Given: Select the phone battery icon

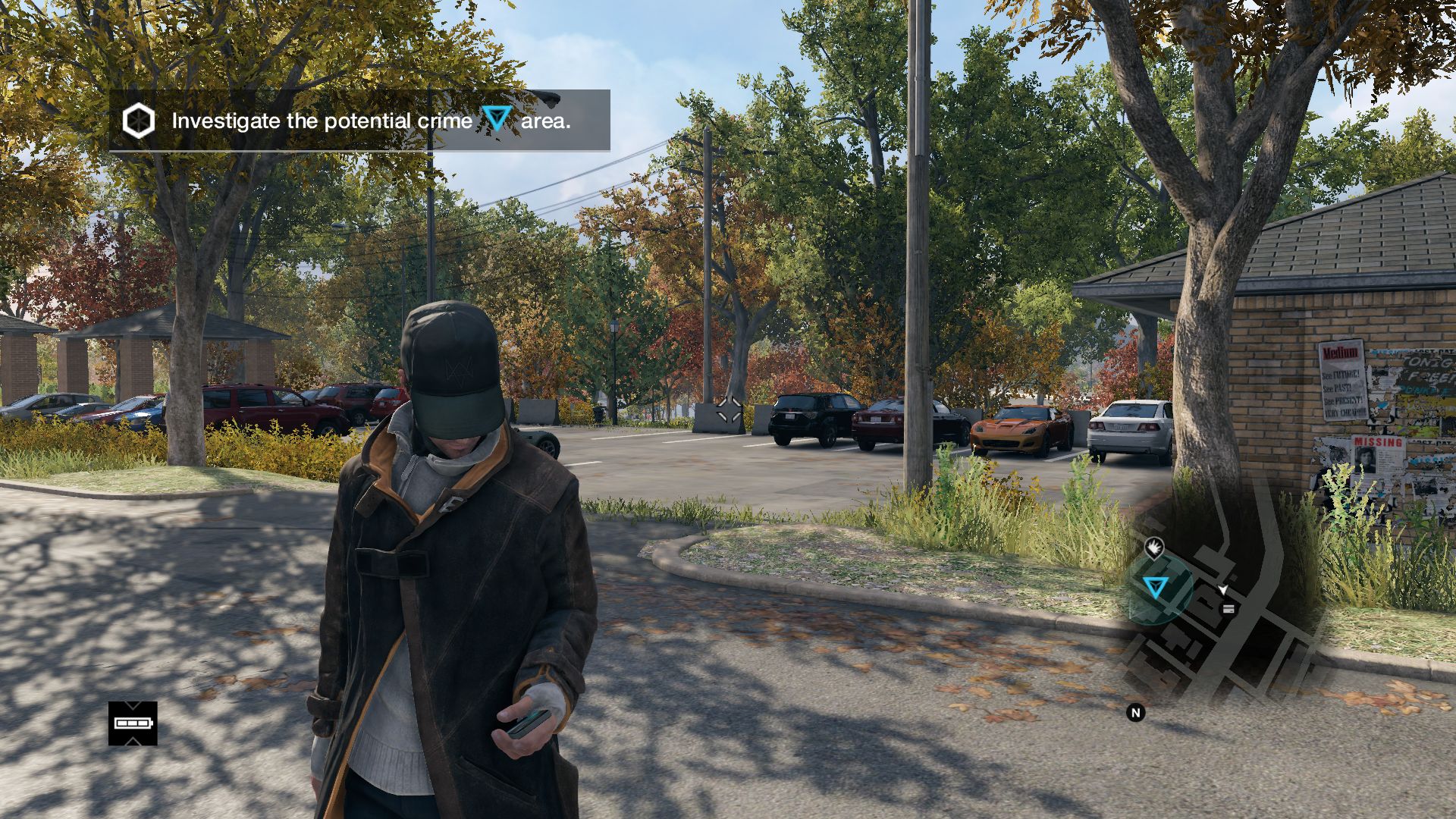Looking at the screenshot, I should pos(133,723).
